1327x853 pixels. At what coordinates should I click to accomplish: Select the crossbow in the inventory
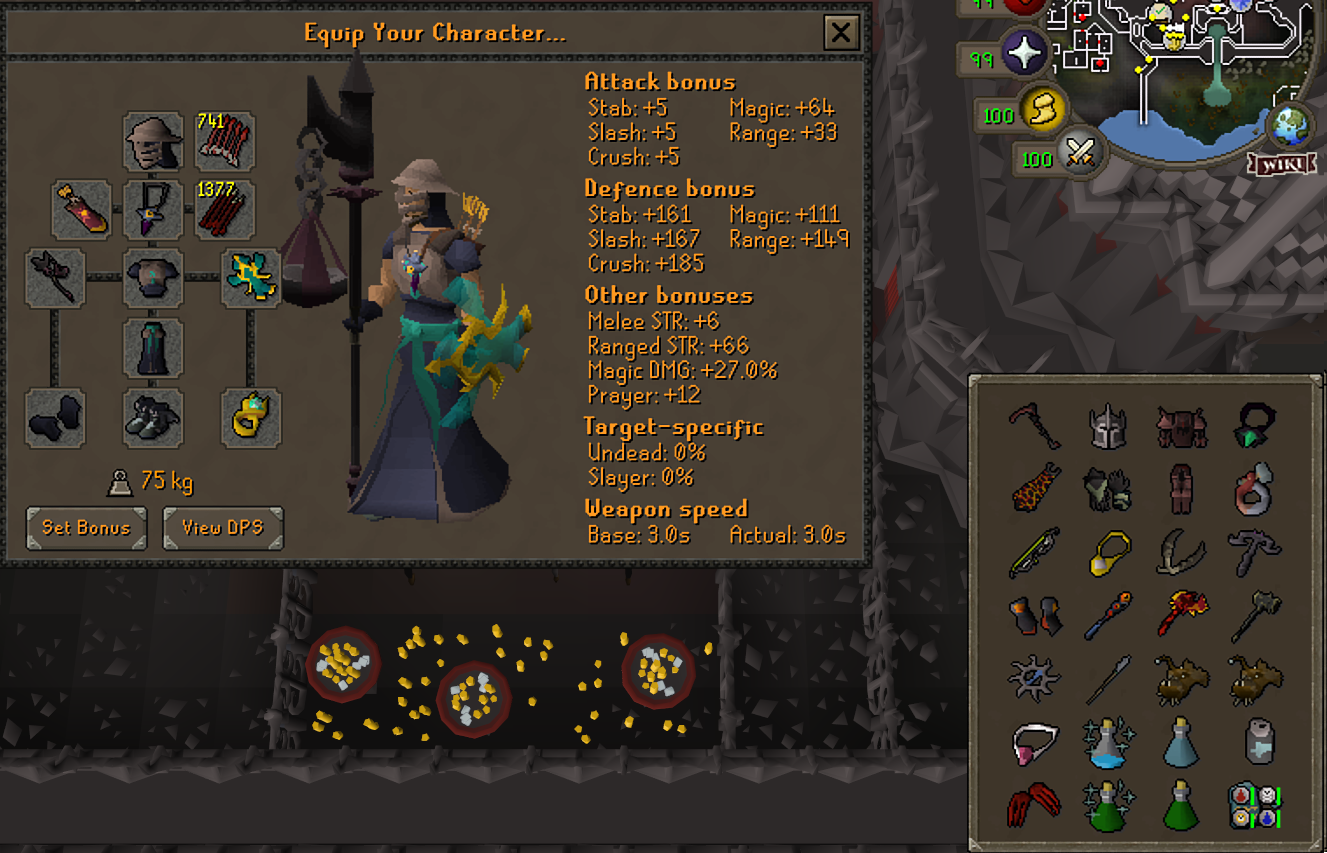1035,552
